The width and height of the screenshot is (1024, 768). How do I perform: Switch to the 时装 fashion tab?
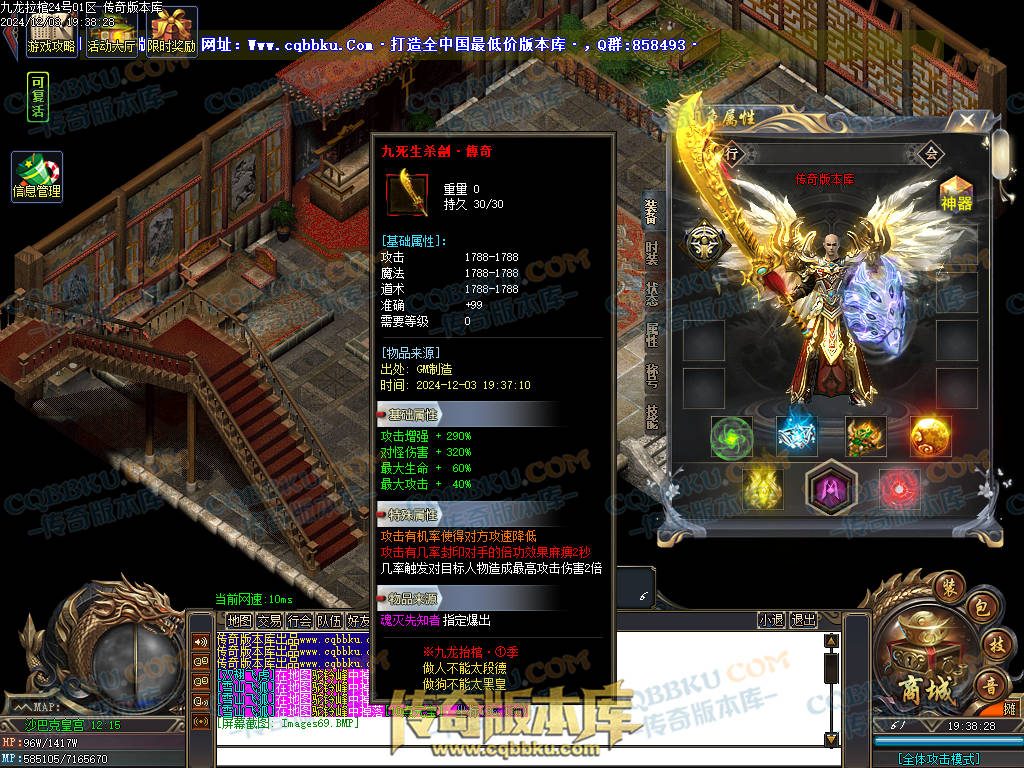tap(651, 252)
